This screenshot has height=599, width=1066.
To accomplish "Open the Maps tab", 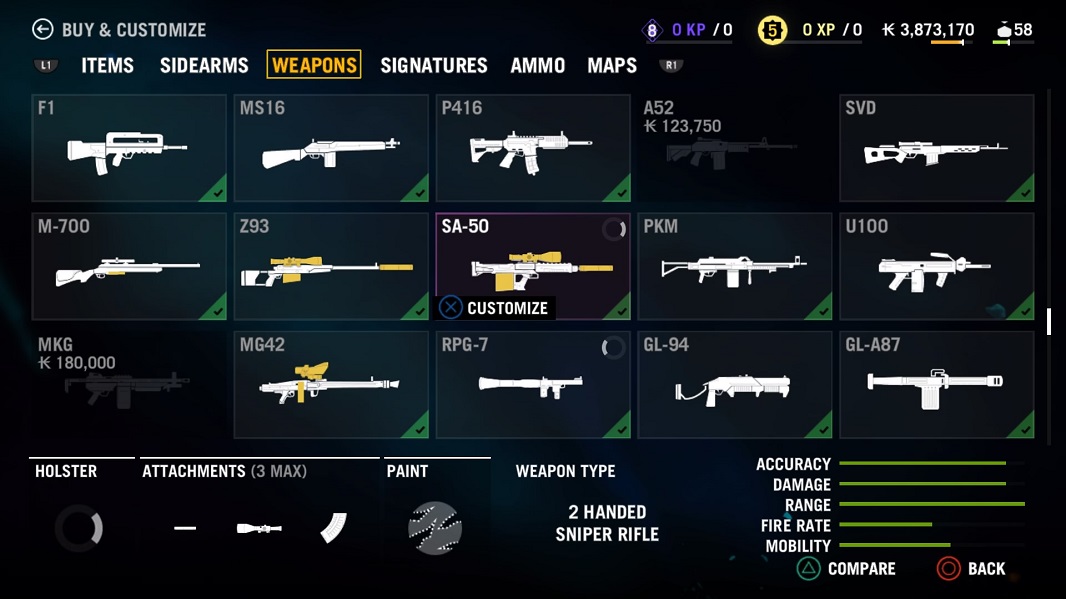I will pyautogui.click(x=612, y=65).
